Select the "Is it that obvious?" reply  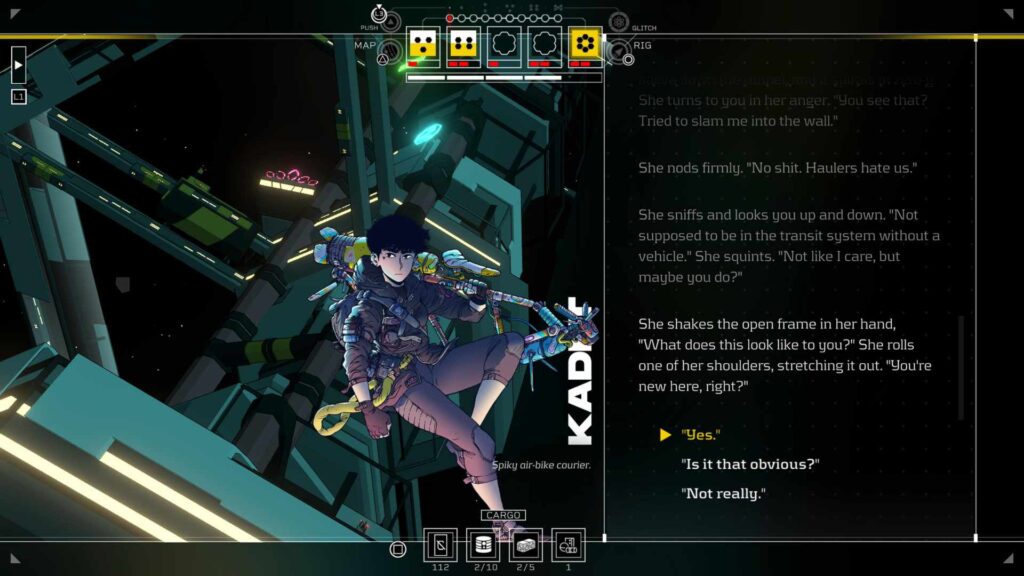[x=749, y=464]
